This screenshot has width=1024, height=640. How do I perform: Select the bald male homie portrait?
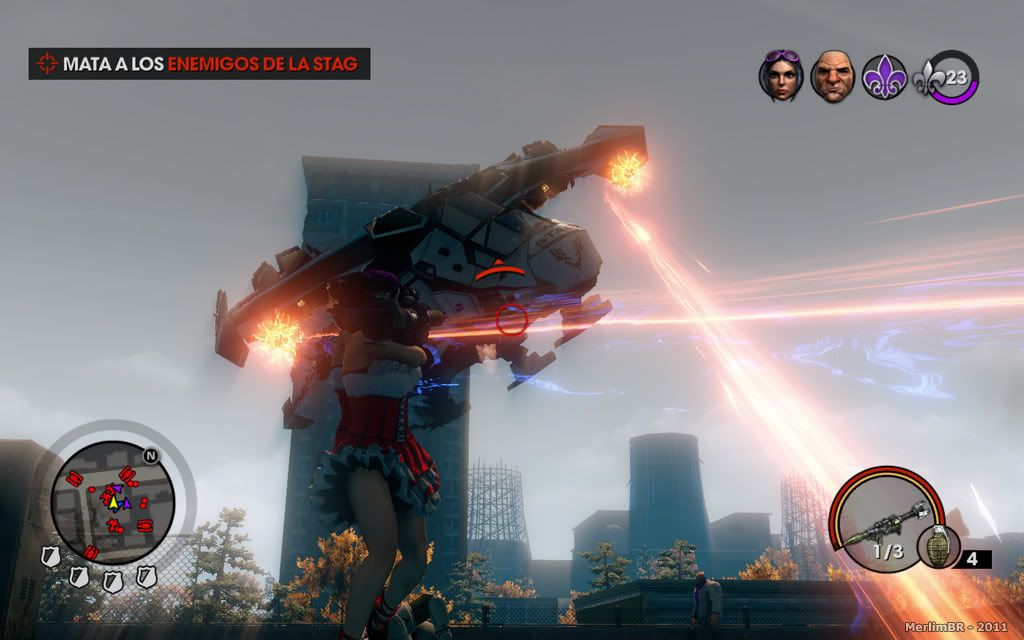click(832, 76)
